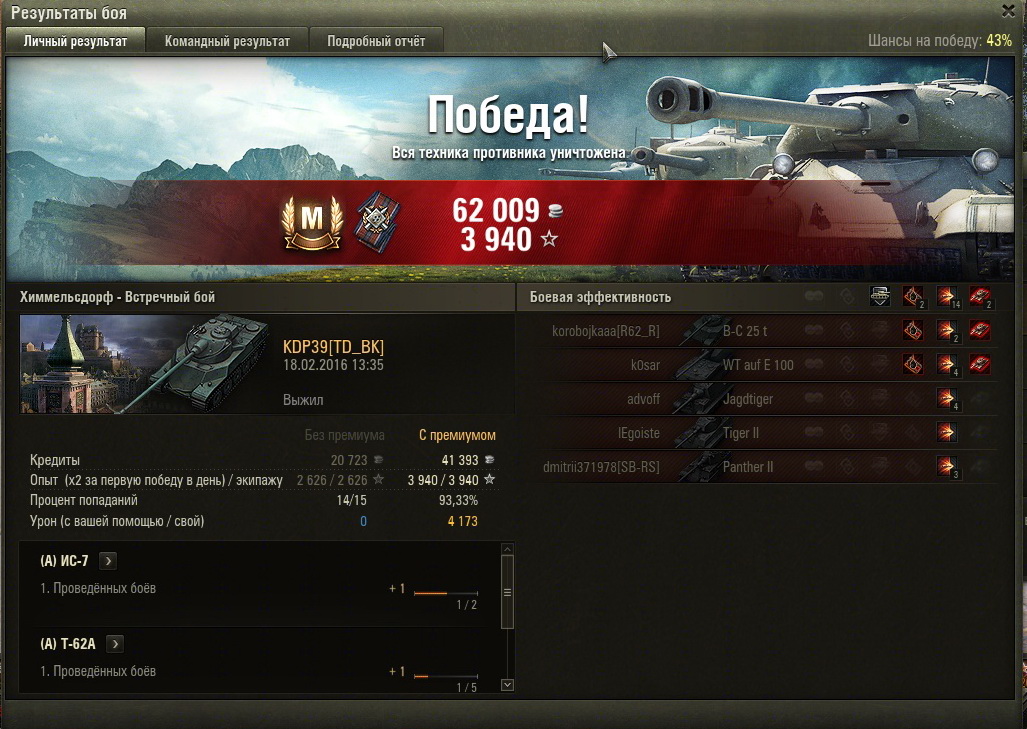Viewport: 1027px width, 729px height.
Task: Expand the ИС-7 mission arrow button
Action: tap(108, 561)
